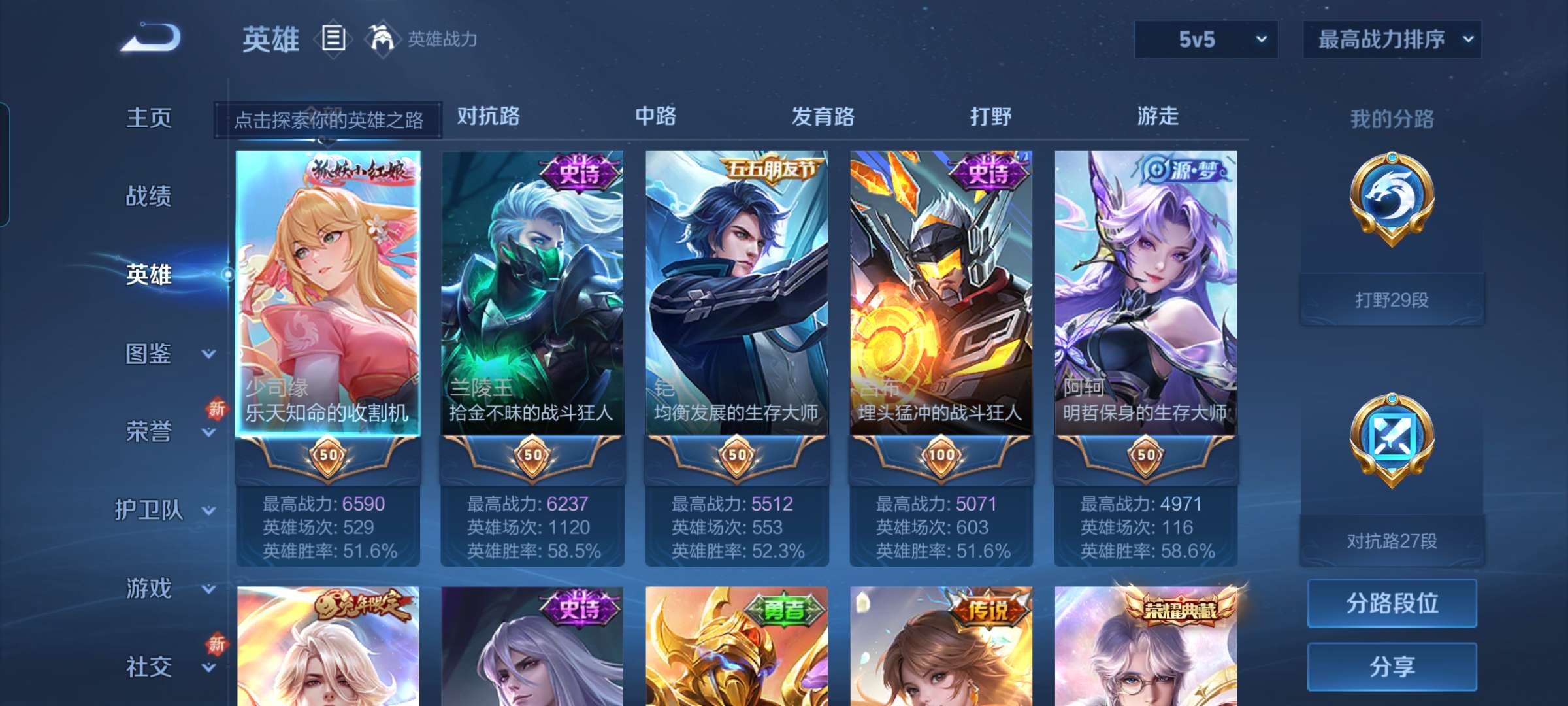The image size is (1568, 706).
Task: Click the 英雄战力 ranking icon
Action: point(382,39)
